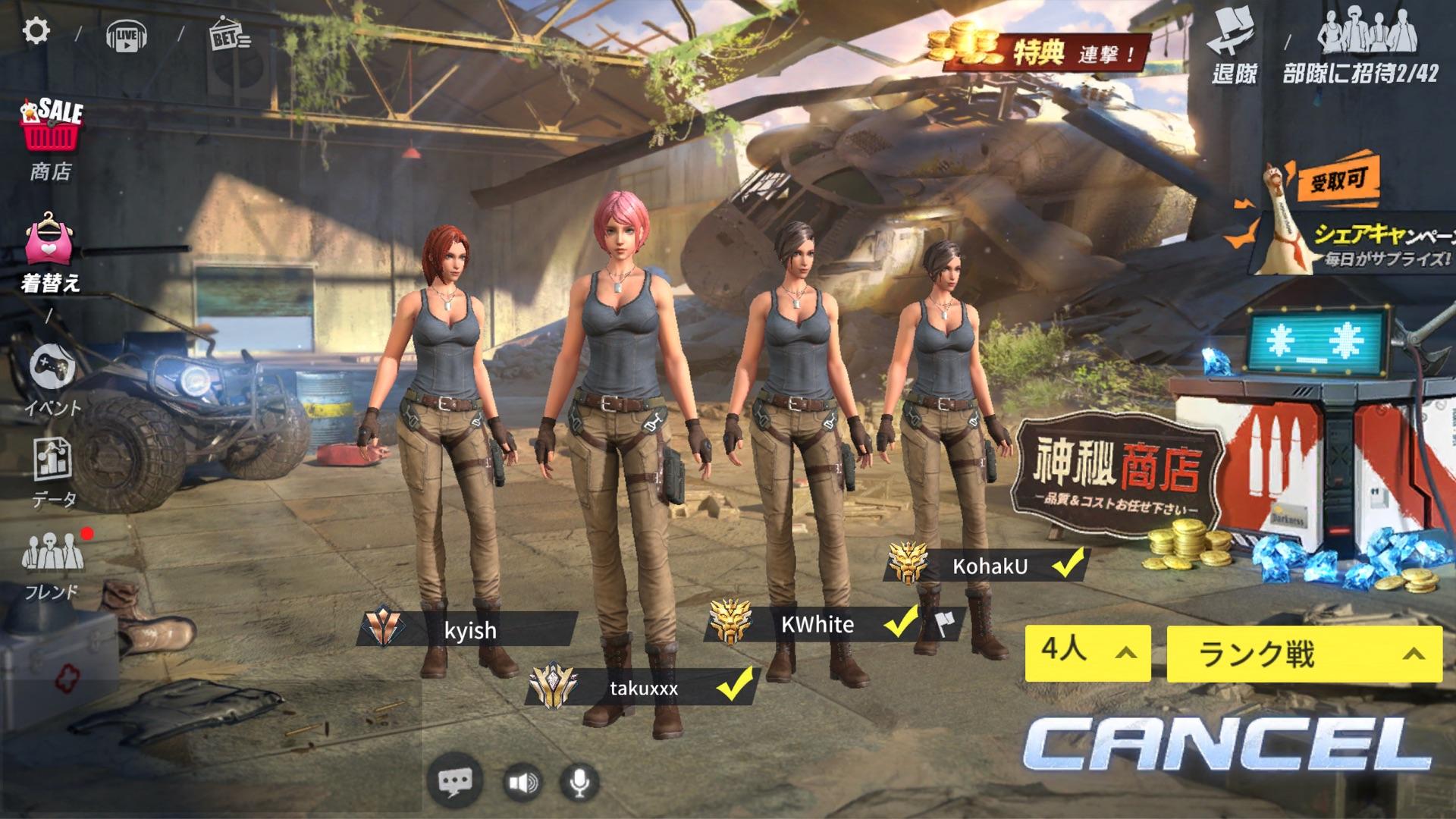Open the LIVE streaming icon

click(127, 35)
